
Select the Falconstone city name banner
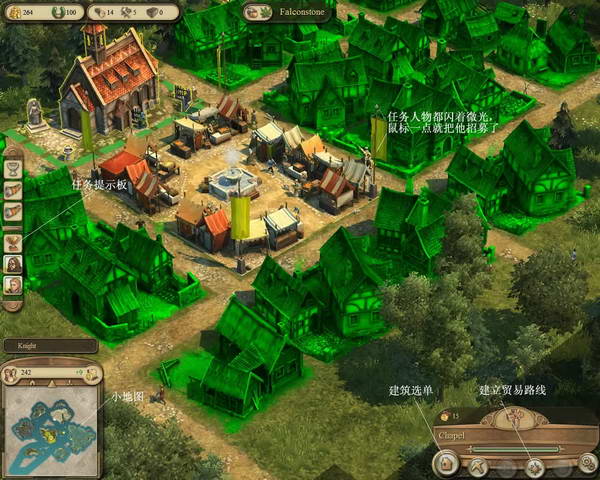[x=288, y=12]
